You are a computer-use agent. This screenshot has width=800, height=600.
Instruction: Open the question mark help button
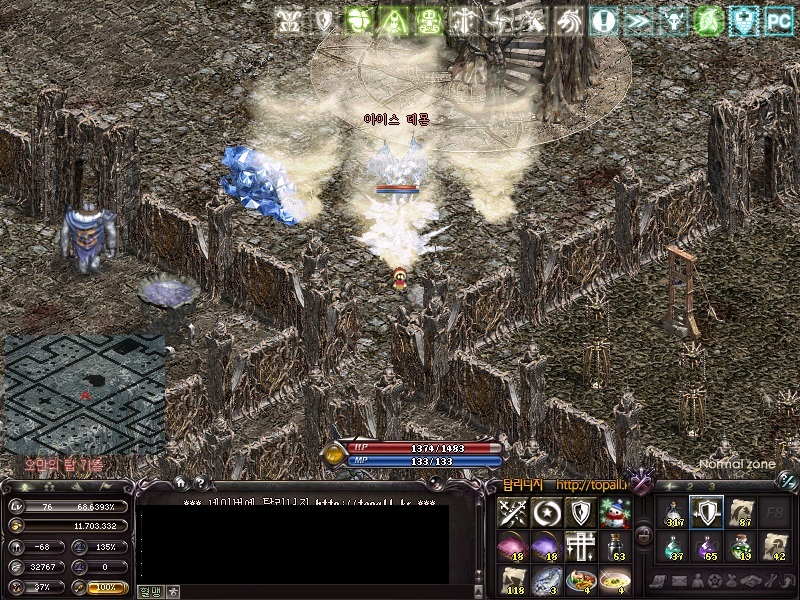[201, 484]
